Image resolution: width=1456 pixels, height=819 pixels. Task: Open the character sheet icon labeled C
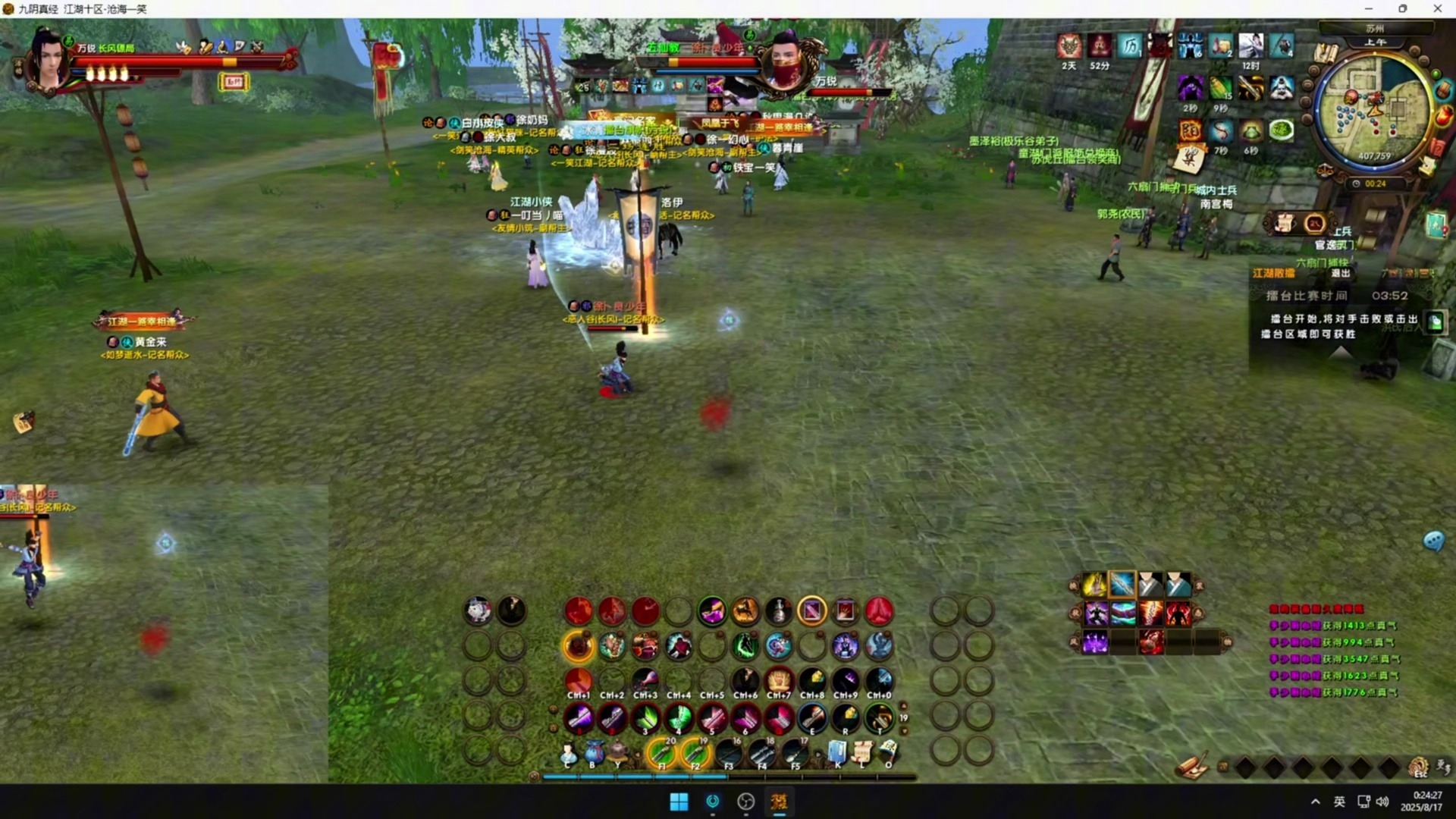point(567,753)
